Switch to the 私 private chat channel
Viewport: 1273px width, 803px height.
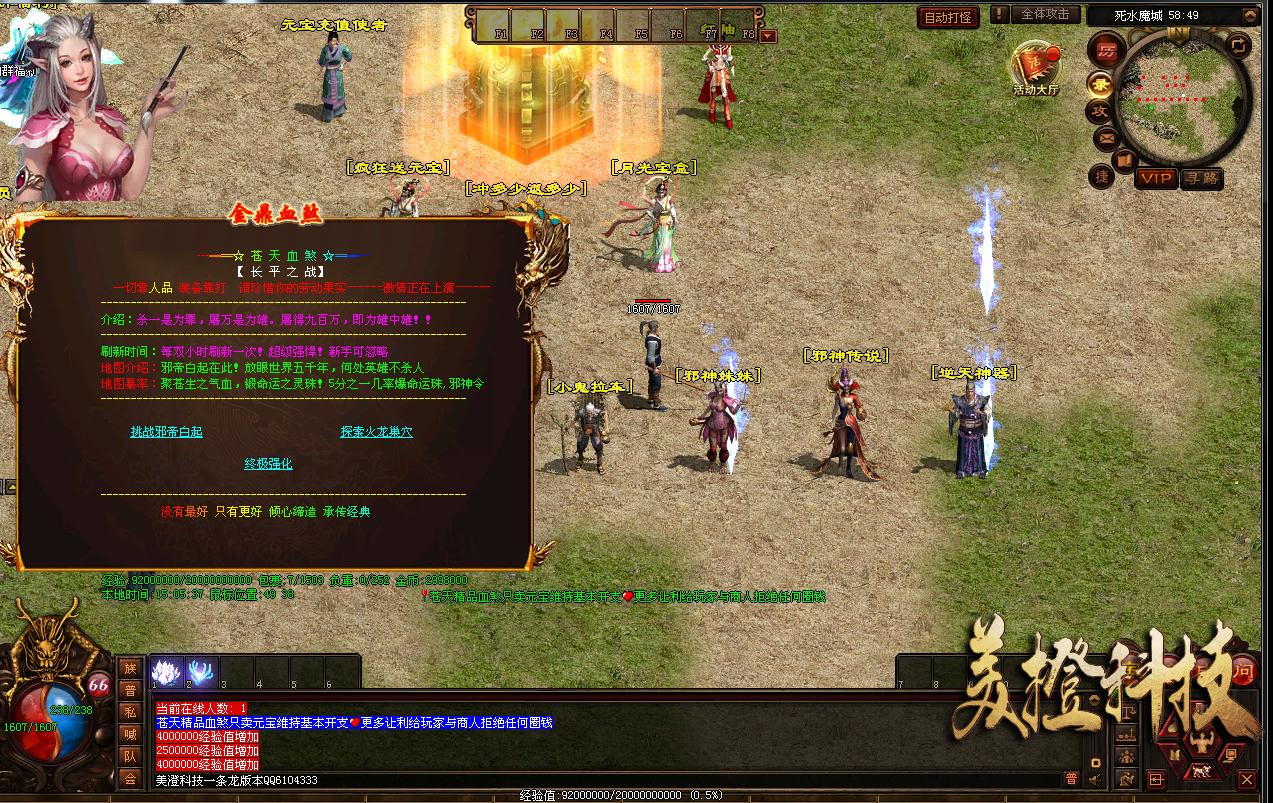coord(129,712)
